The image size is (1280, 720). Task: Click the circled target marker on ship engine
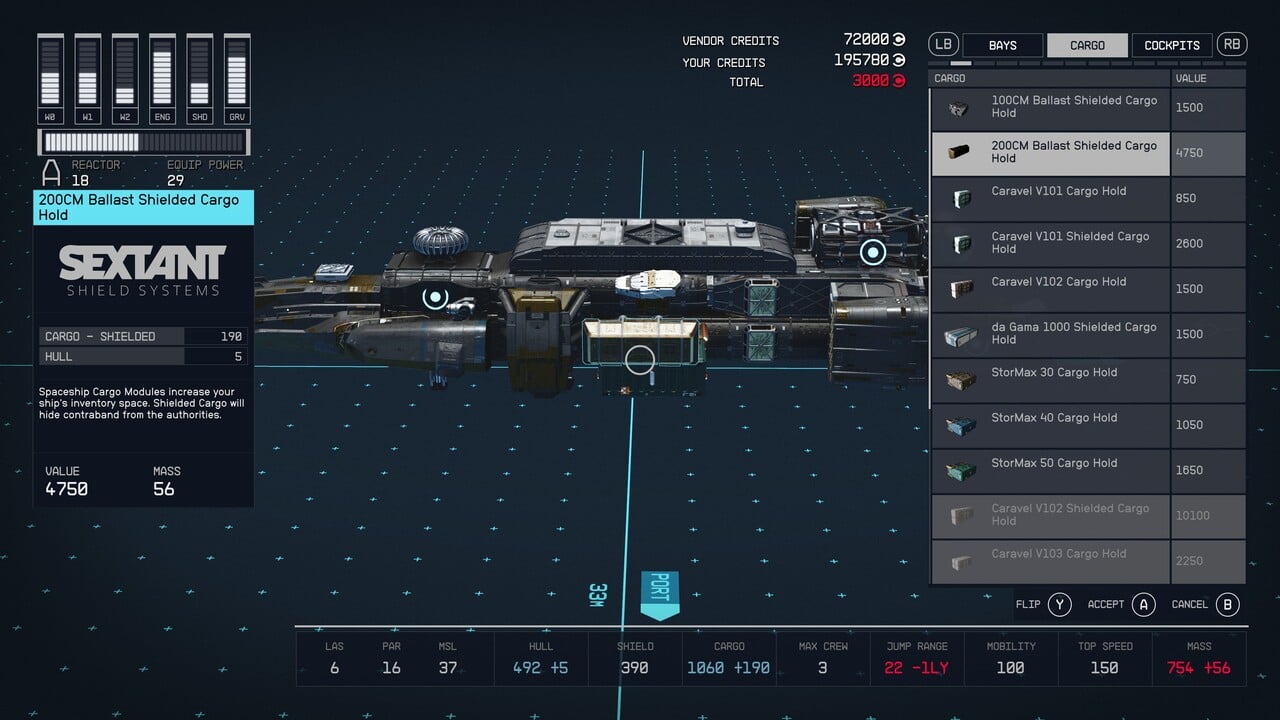872,253
